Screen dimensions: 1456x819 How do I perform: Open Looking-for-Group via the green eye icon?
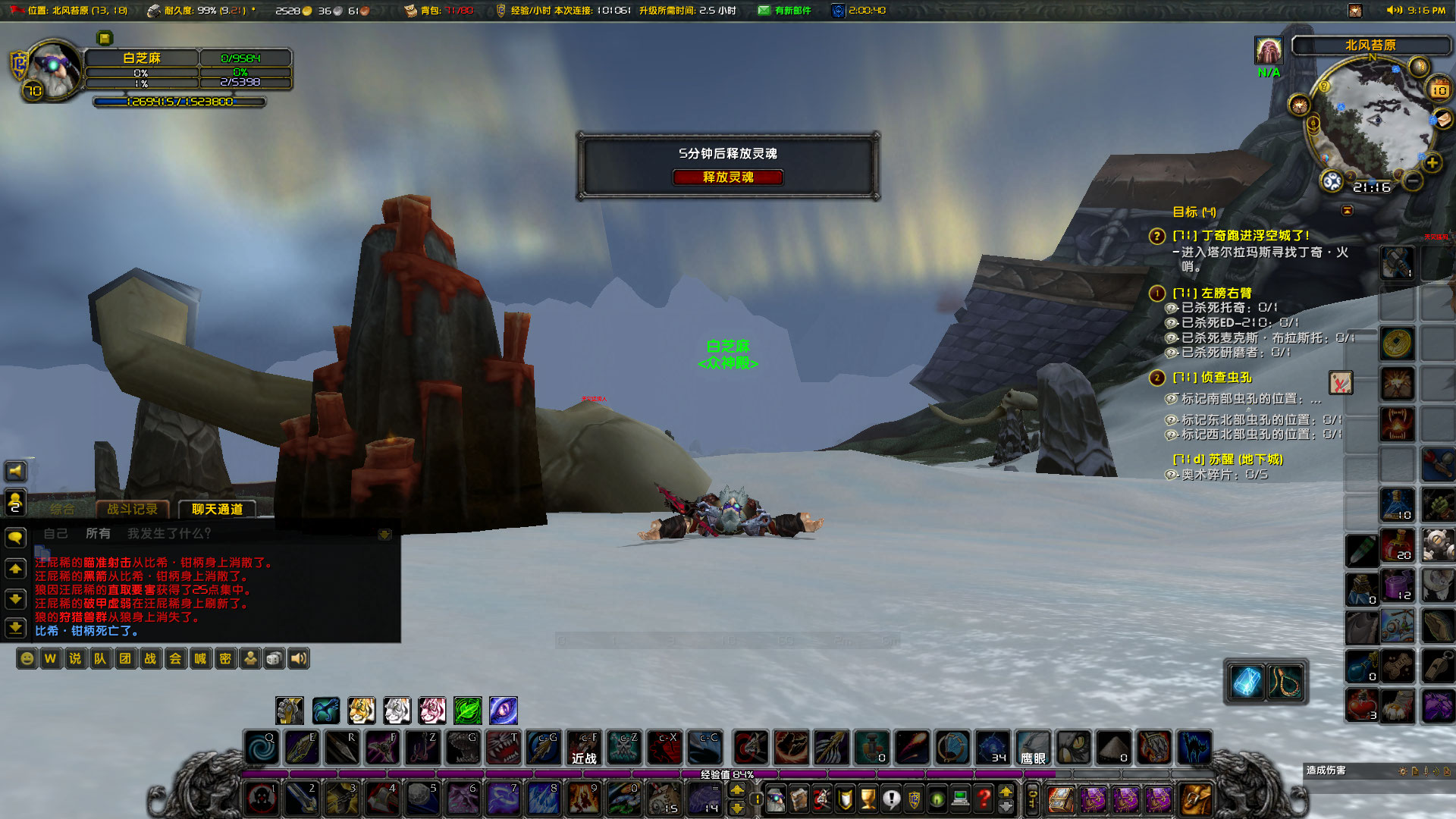(937, 800)
